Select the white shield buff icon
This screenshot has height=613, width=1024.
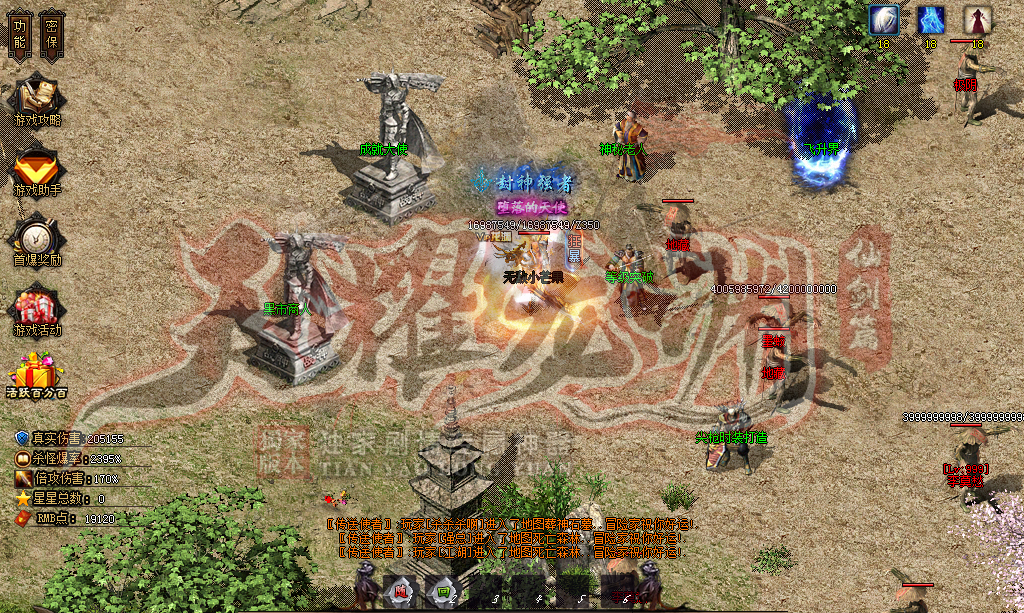tap(883, 20)
